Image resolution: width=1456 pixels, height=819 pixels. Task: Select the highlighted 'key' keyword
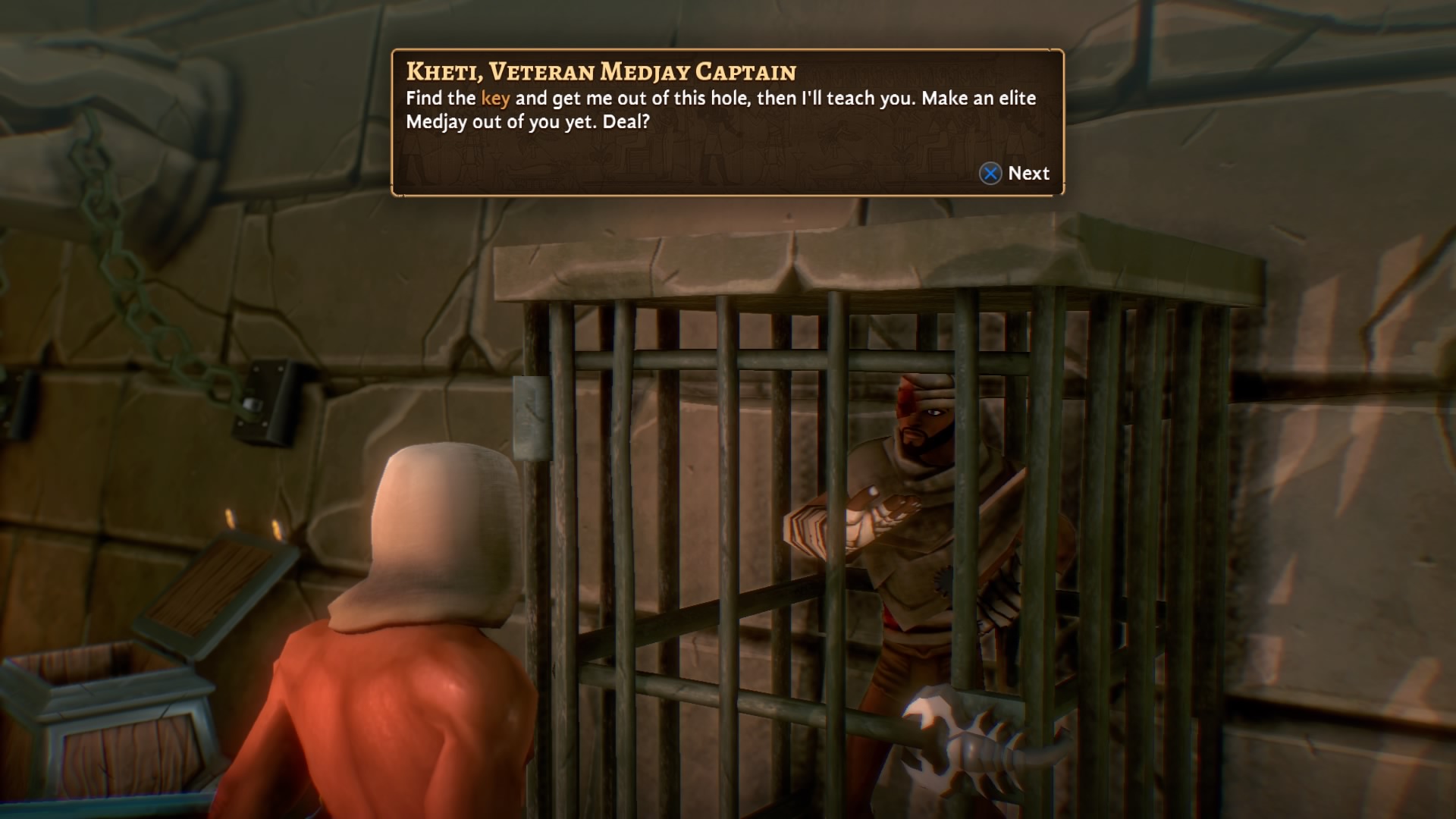click(497, 98)
